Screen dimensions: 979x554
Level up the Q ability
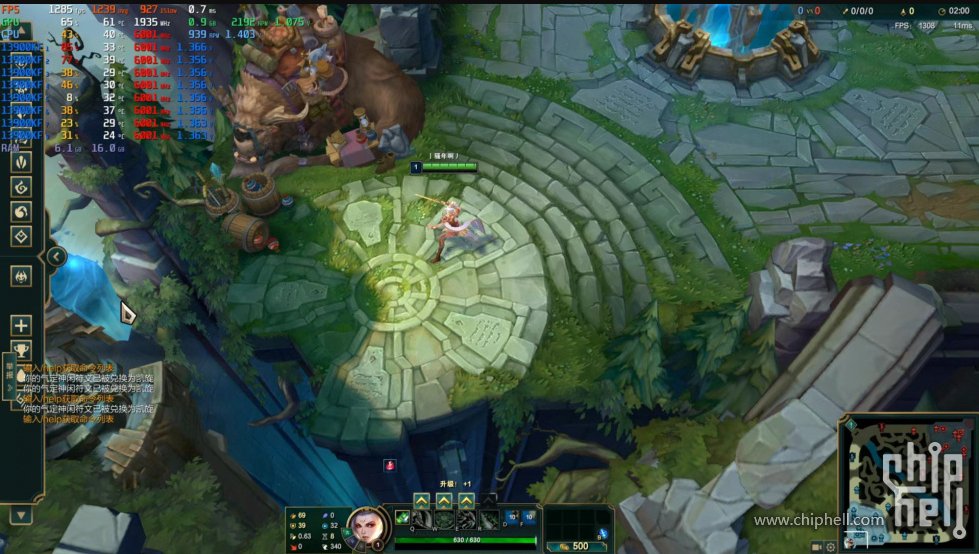coord(422,500)
